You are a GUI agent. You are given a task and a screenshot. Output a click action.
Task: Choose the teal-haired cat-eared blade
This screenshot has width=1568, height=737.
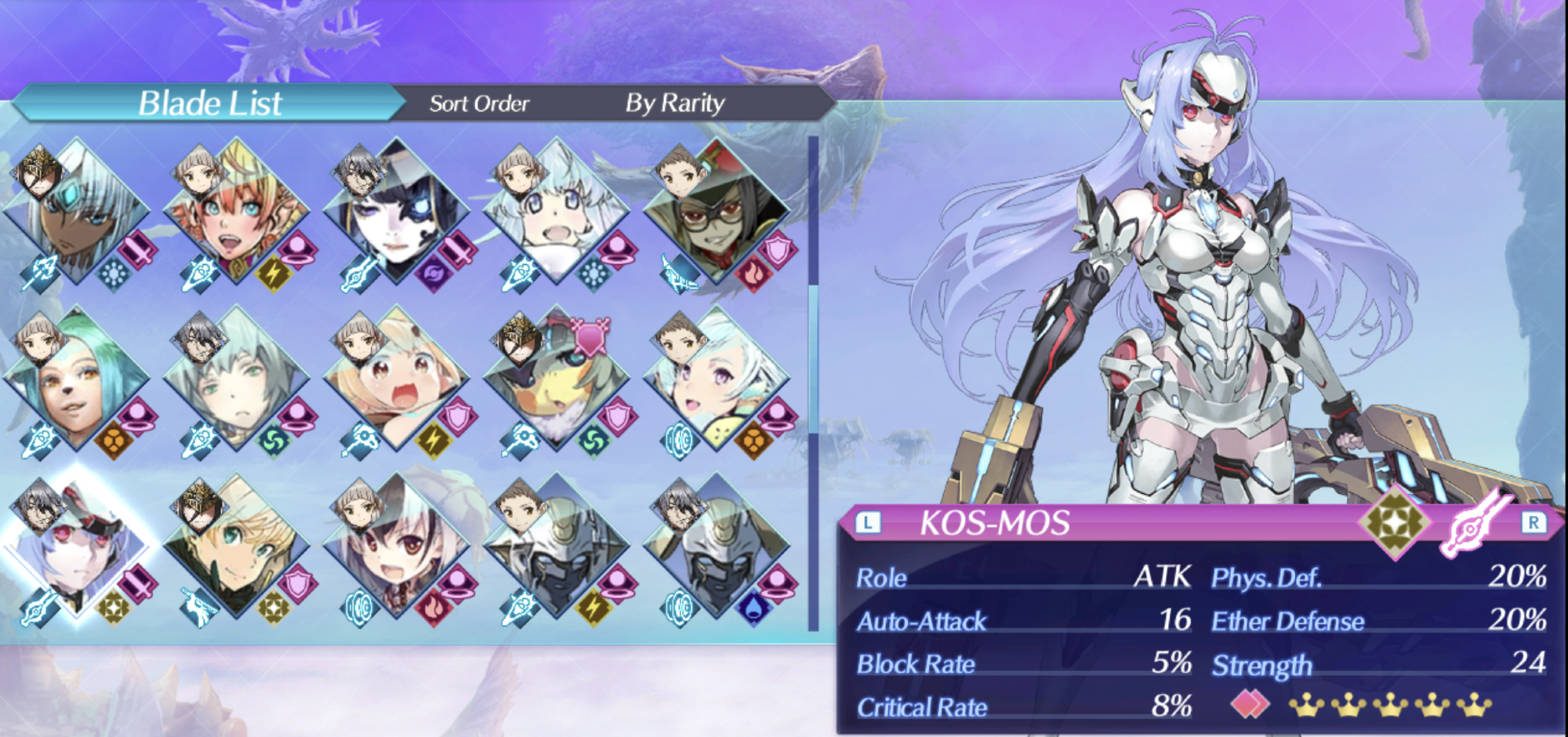coord(78,380)
